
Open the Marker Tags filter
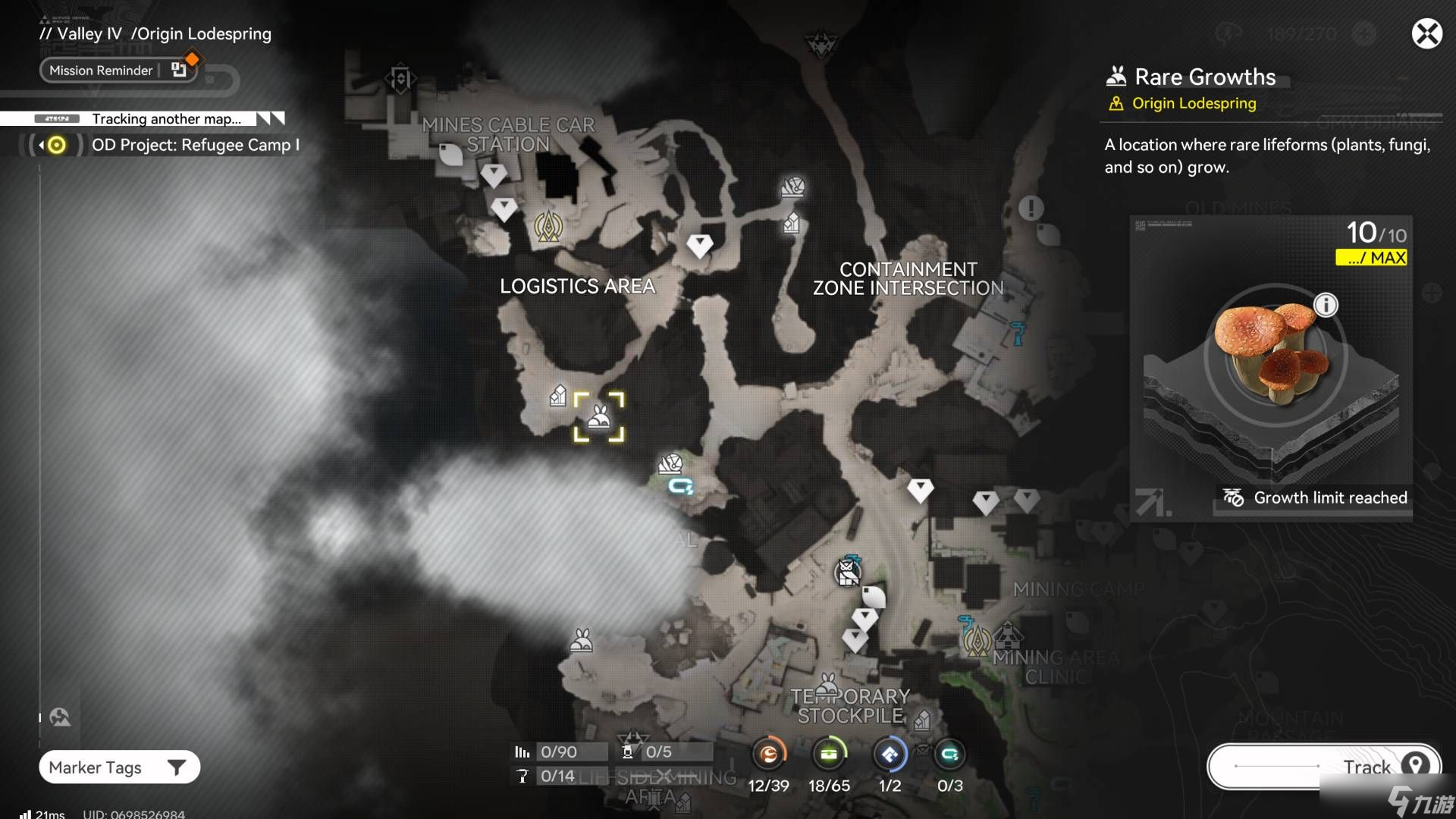(x=119, y=767)
